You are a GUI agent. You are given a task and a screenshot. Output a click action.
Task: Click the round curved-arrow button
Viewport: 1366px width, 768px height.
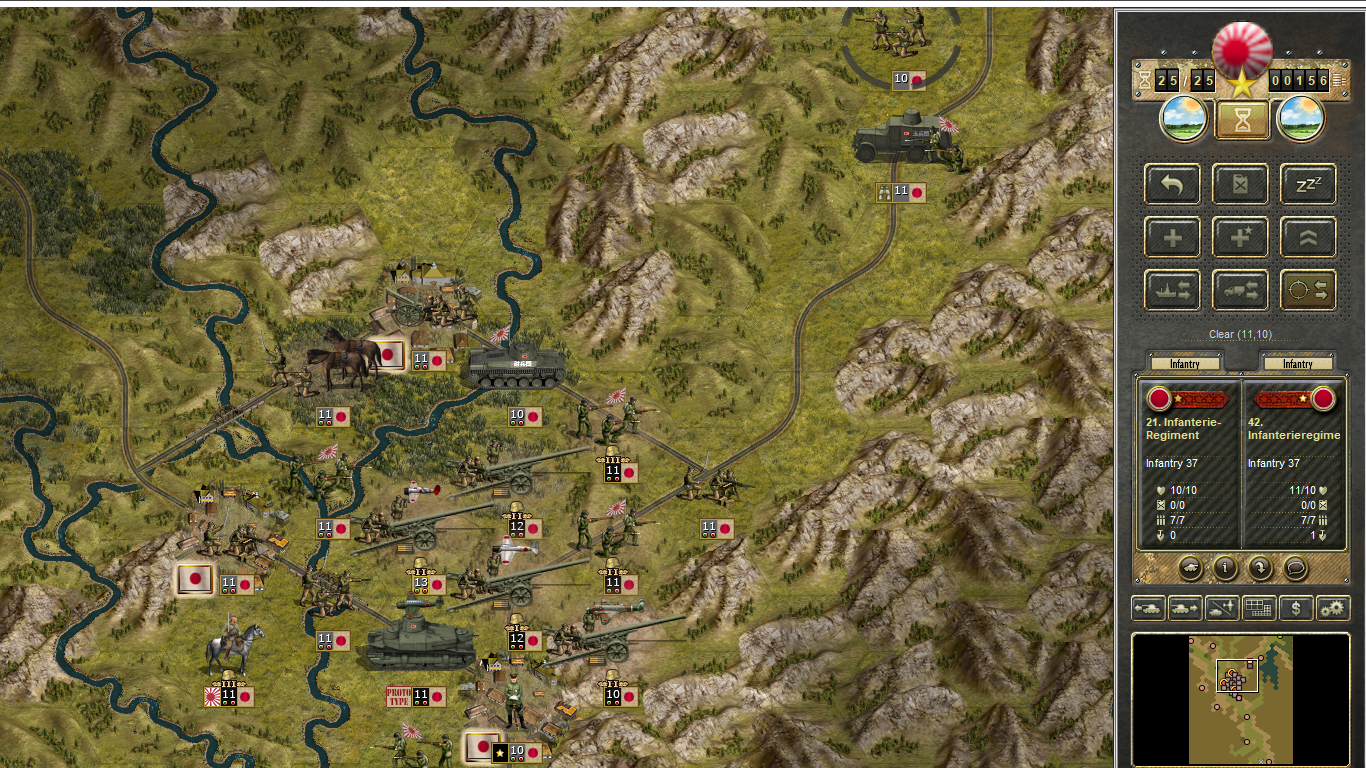[1260, 568]
